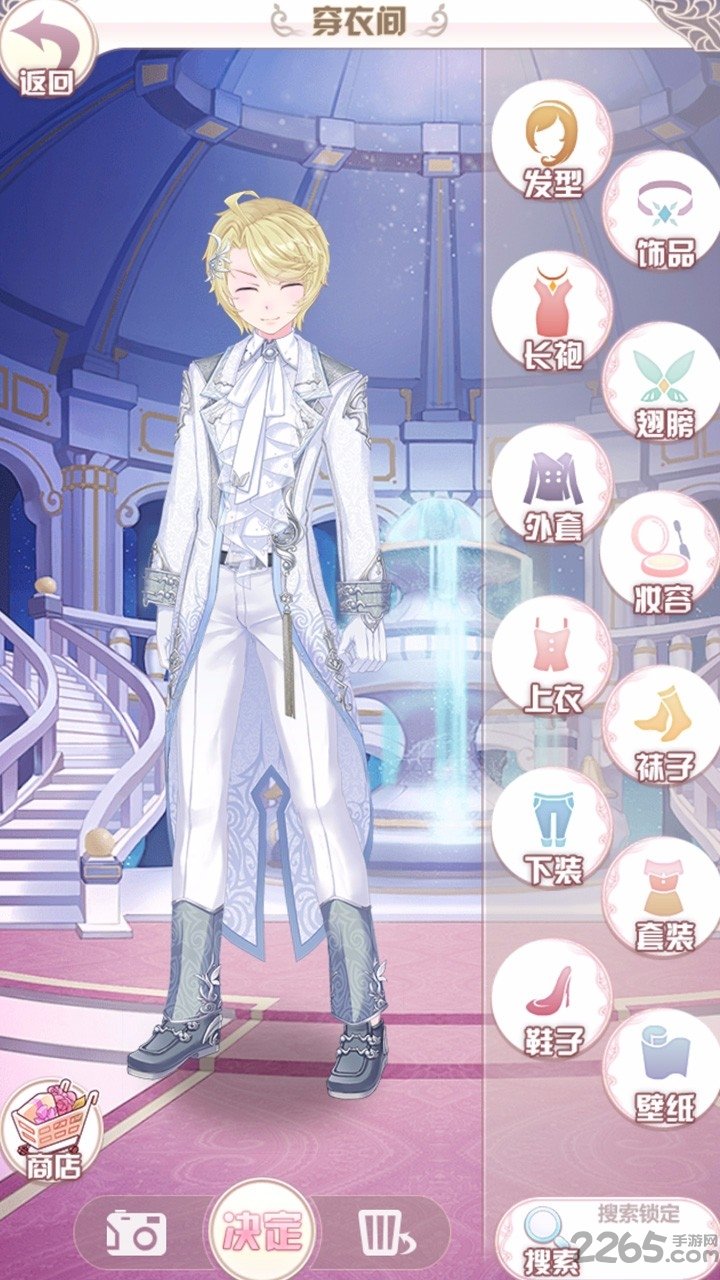Switch to the 外套 coat category
The image size is (720, 1280).
551,484
